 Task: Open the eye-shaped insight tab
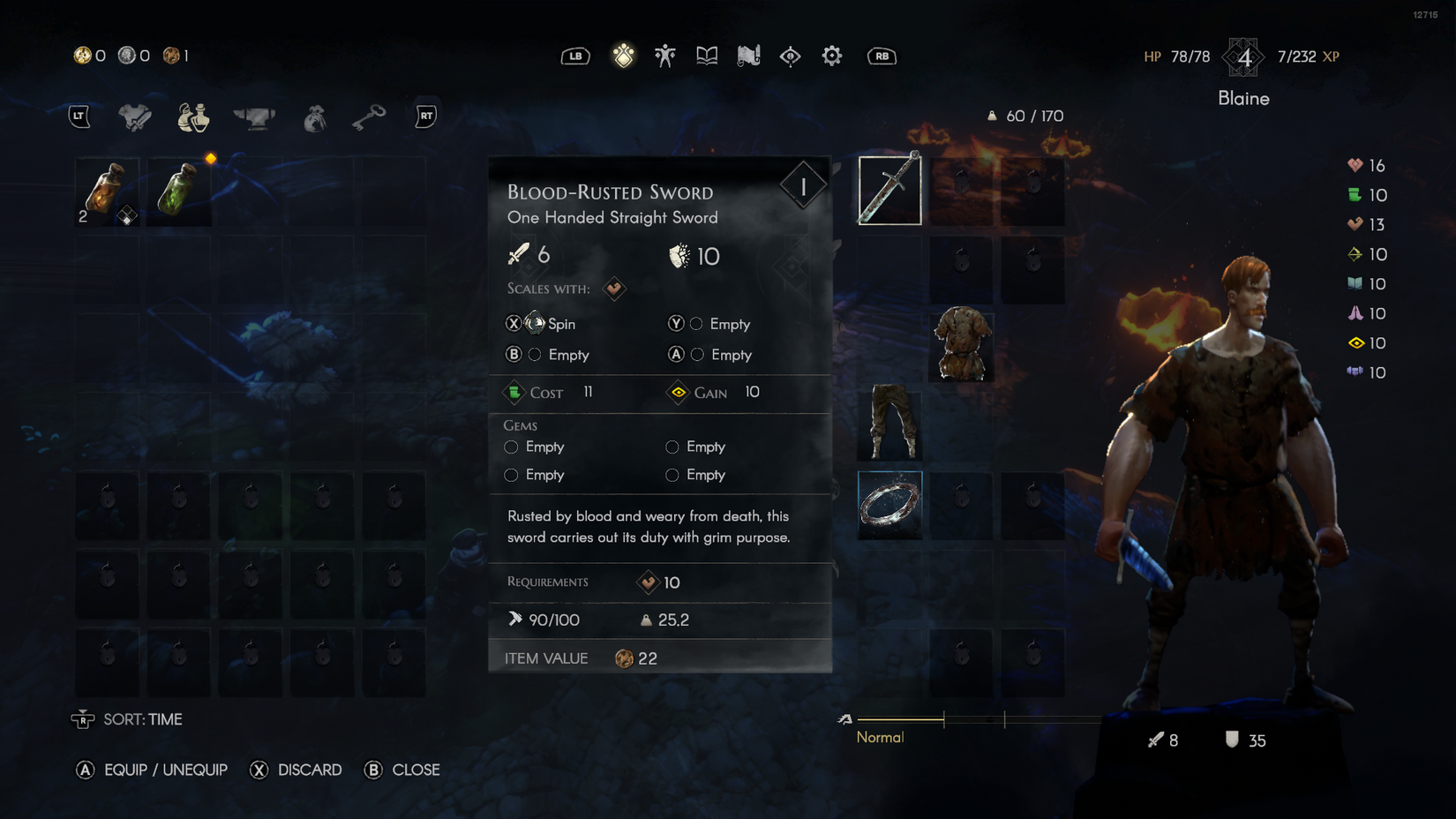790,56
